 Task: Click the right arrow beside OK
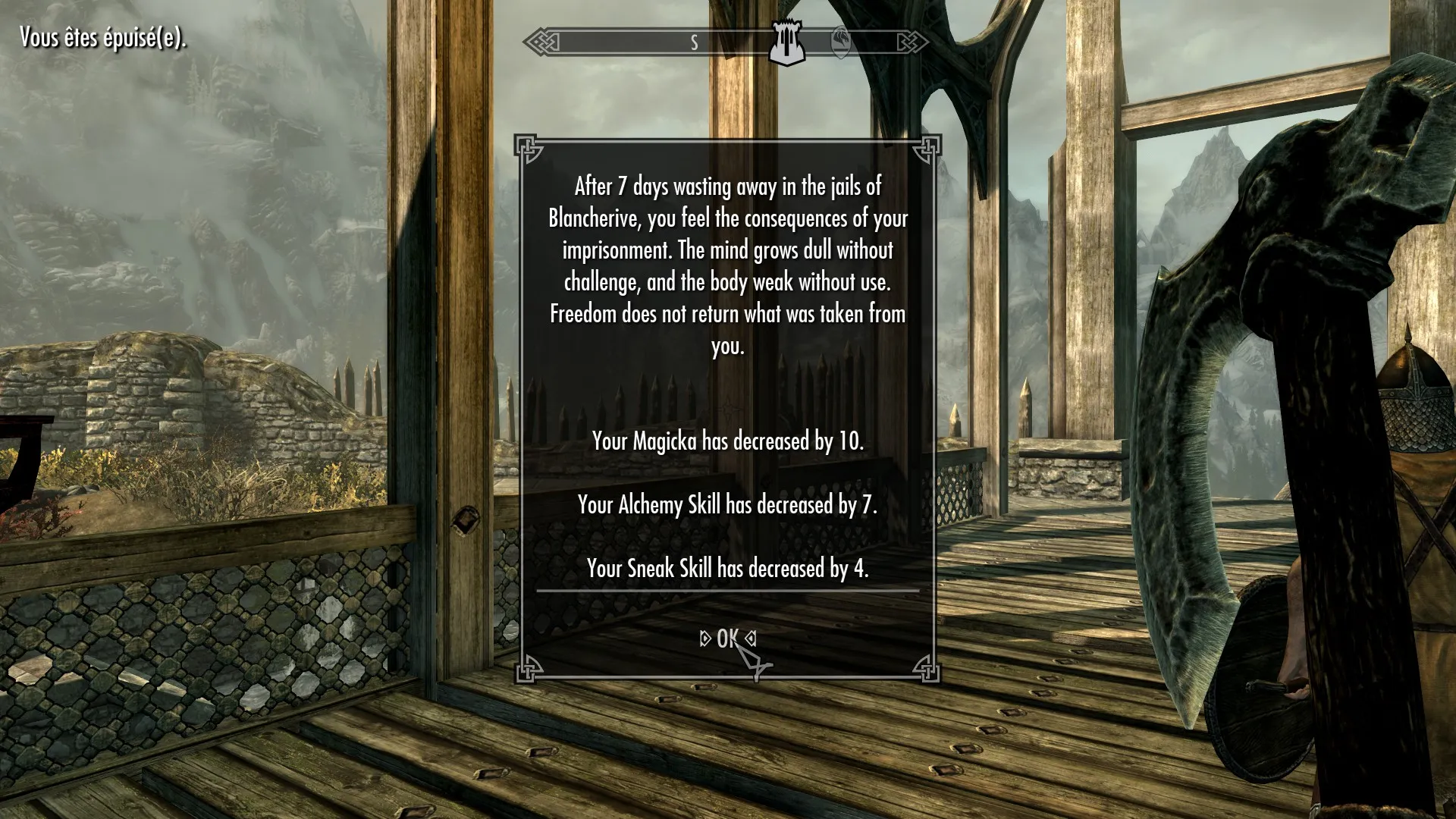point(749,639)
